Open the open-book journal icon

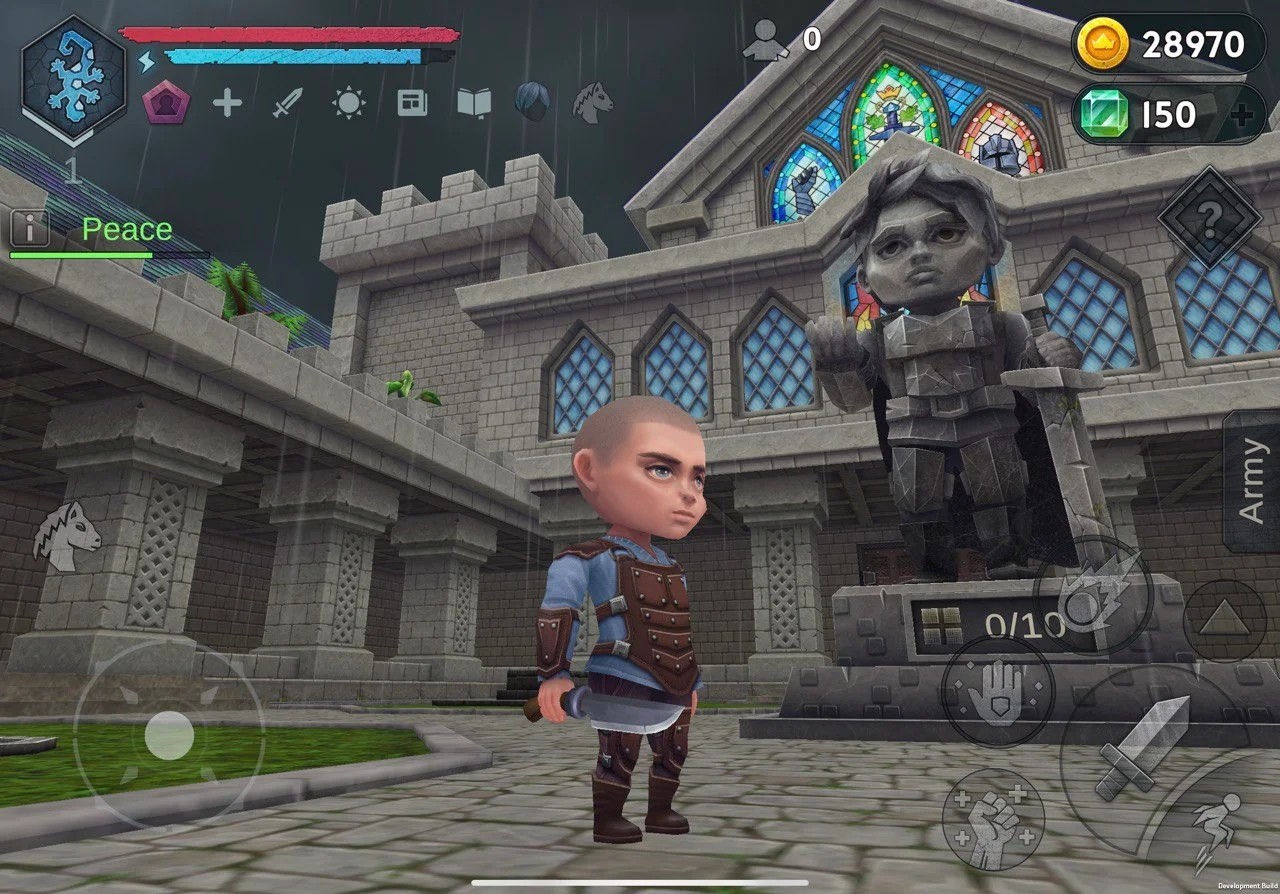click(474, 103)
